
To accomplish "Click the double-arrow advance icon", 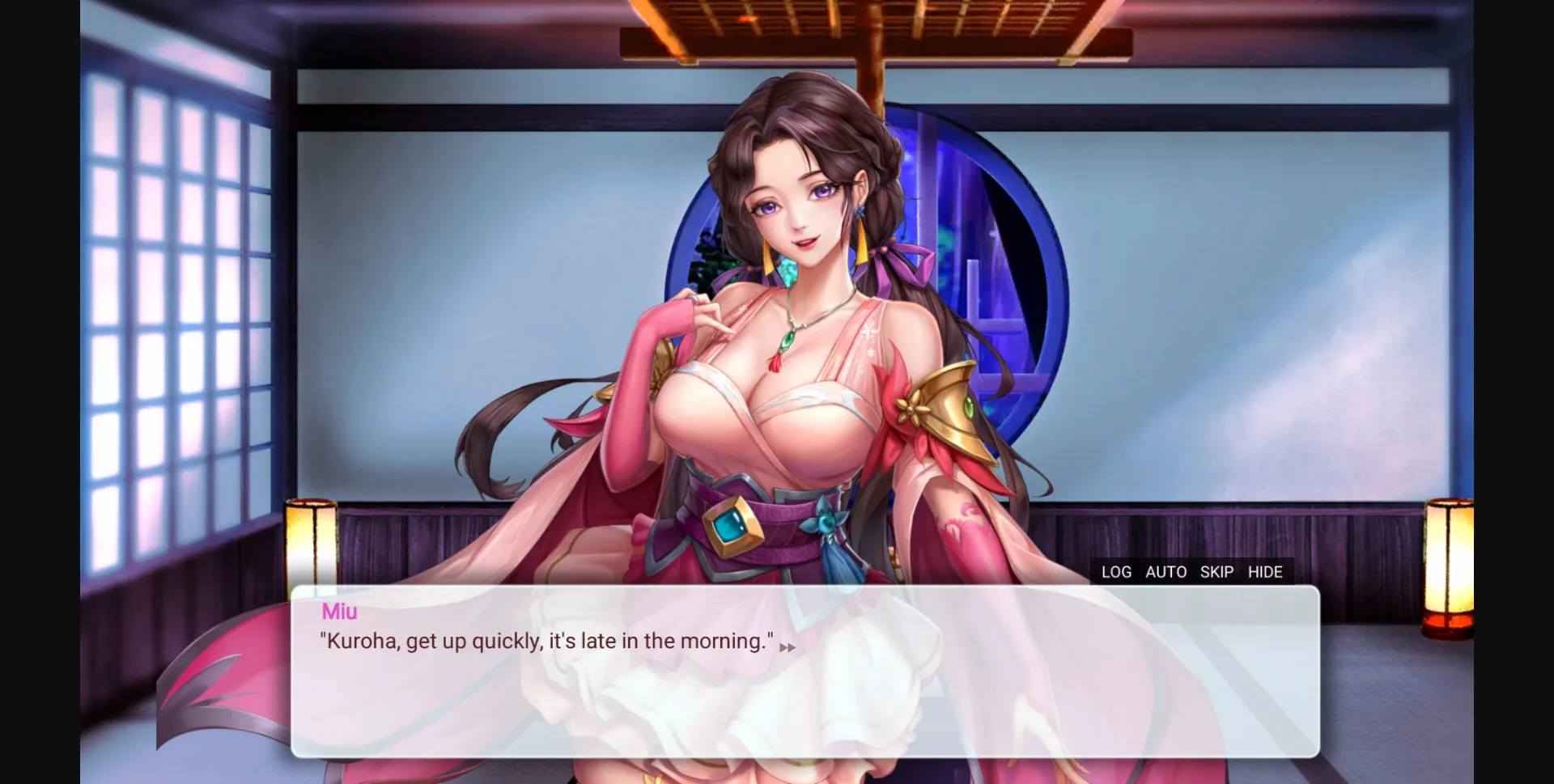I will (x=788, y=646).
